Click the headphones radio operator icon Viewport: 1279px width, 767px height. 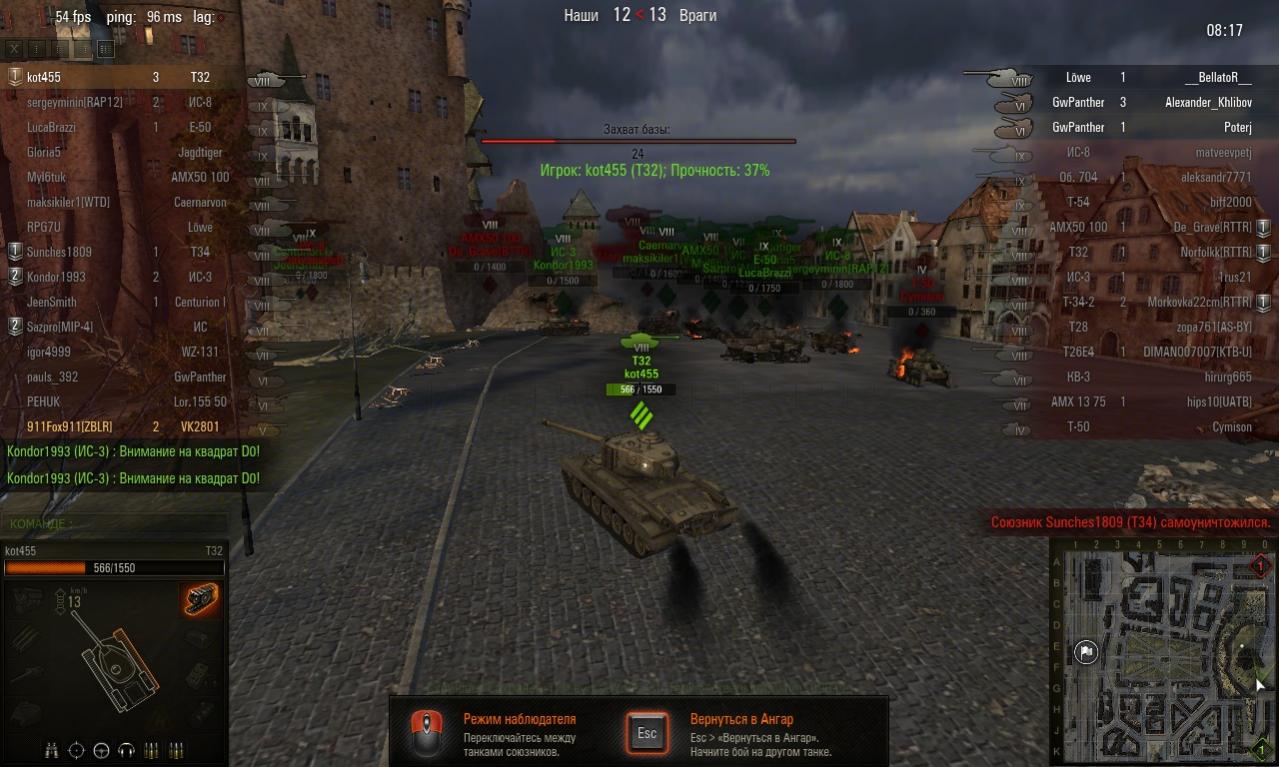(126, 750)
